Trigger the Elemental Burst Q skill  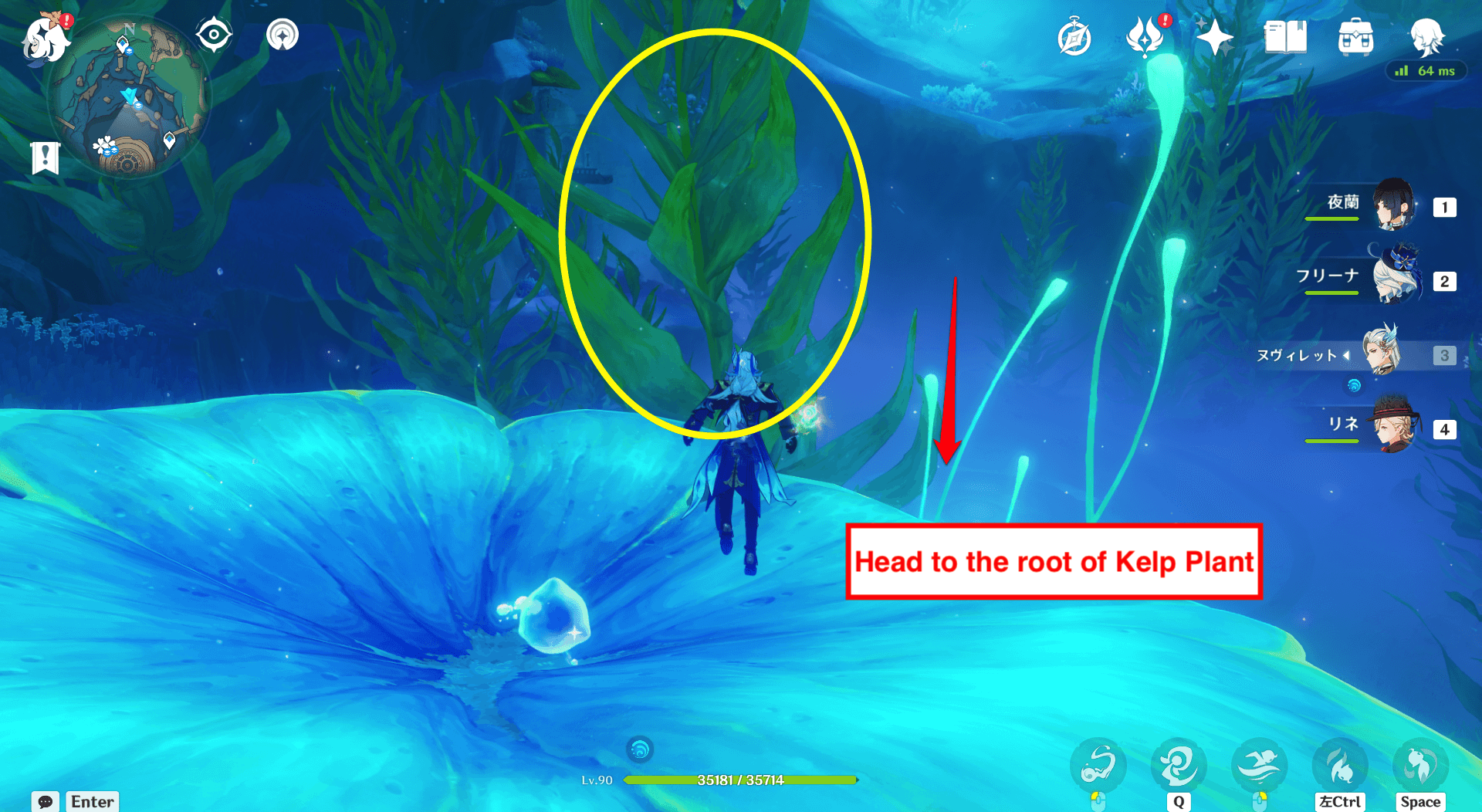(x=1178, y=764)
